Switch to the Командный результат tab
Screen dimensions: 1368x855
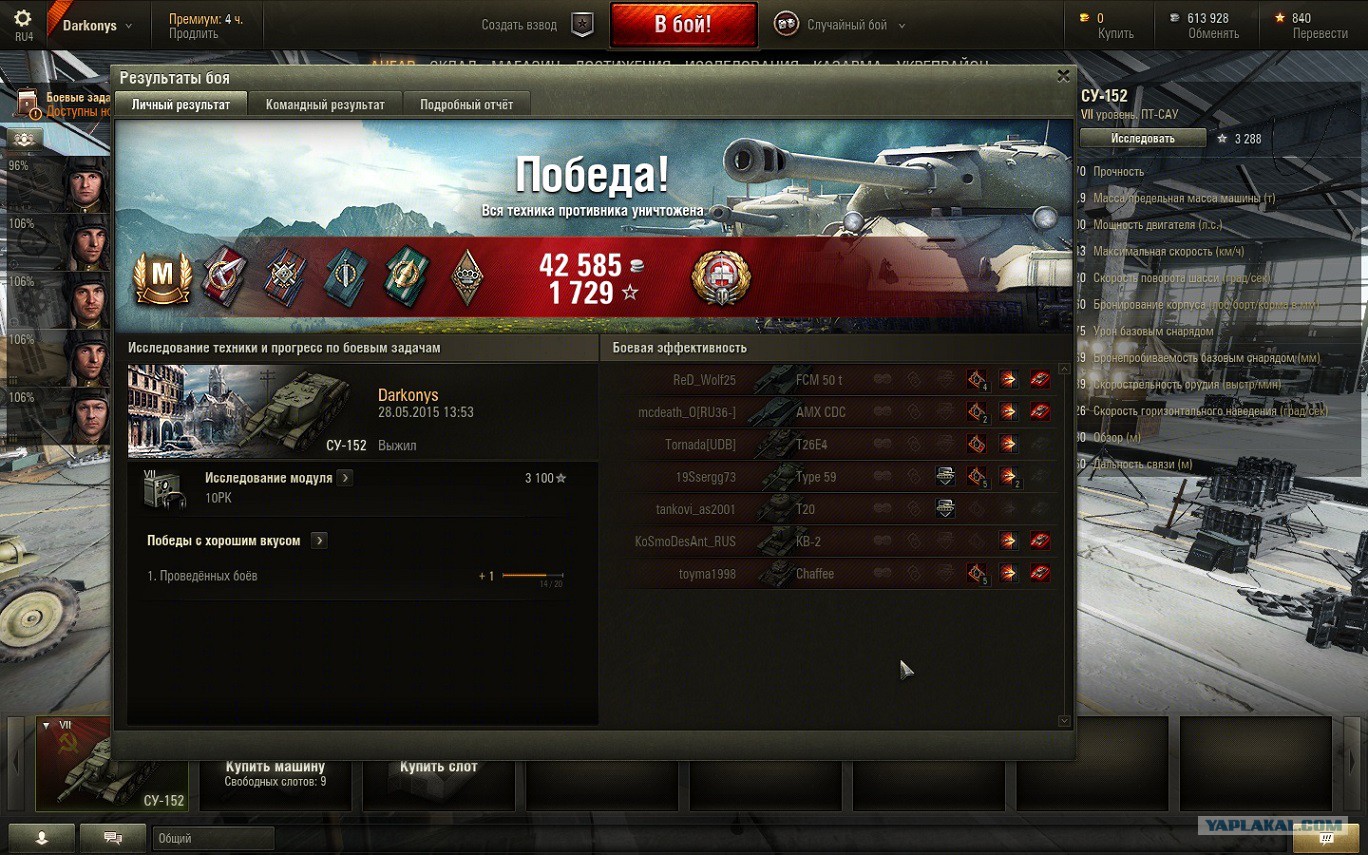point(325,104)
